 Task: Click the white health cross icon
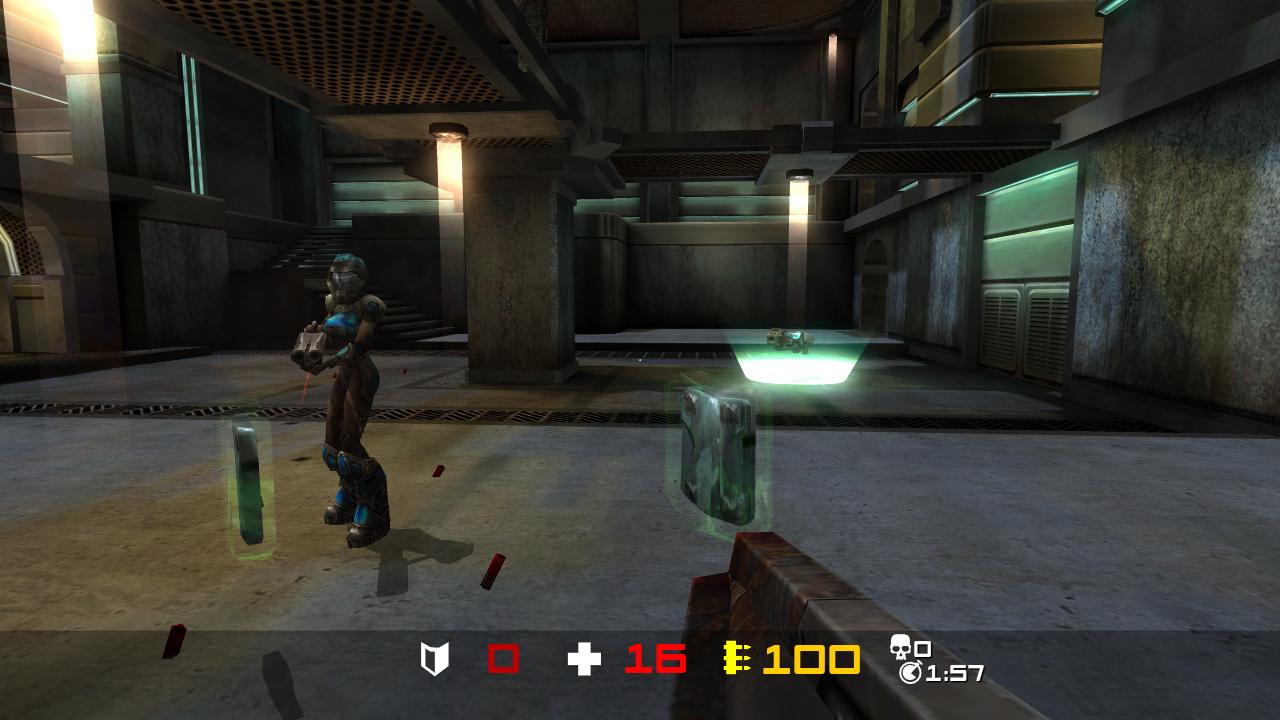(x=584, y=659)
